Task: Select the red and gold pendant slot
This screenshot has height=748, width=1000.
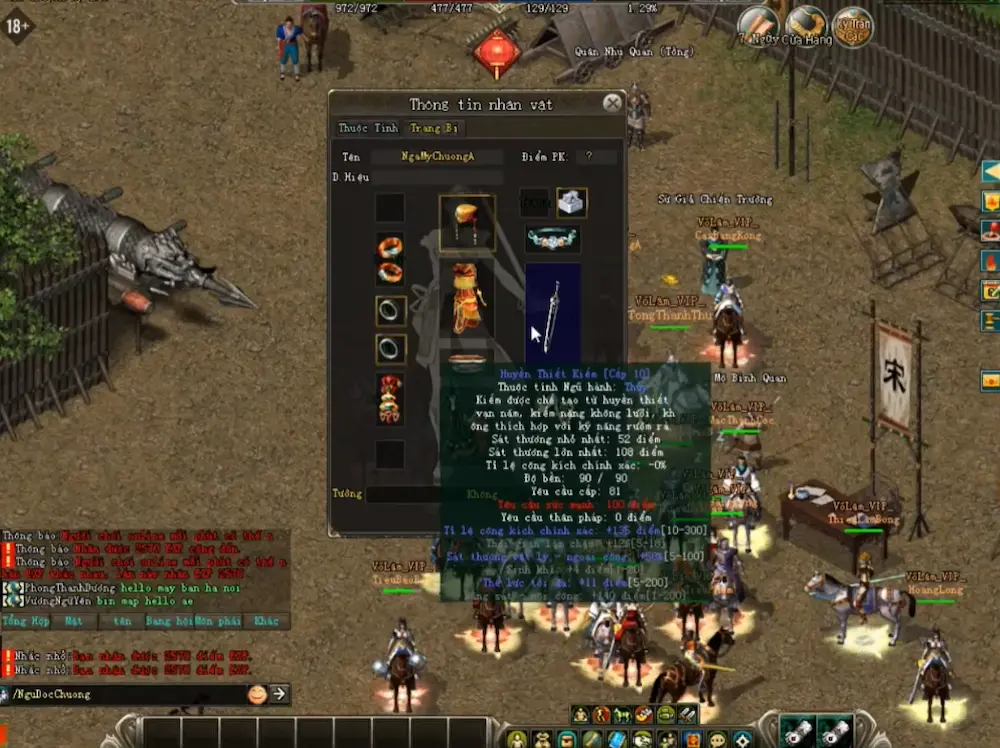Action: pyautogui.click(x=390, y=398)
